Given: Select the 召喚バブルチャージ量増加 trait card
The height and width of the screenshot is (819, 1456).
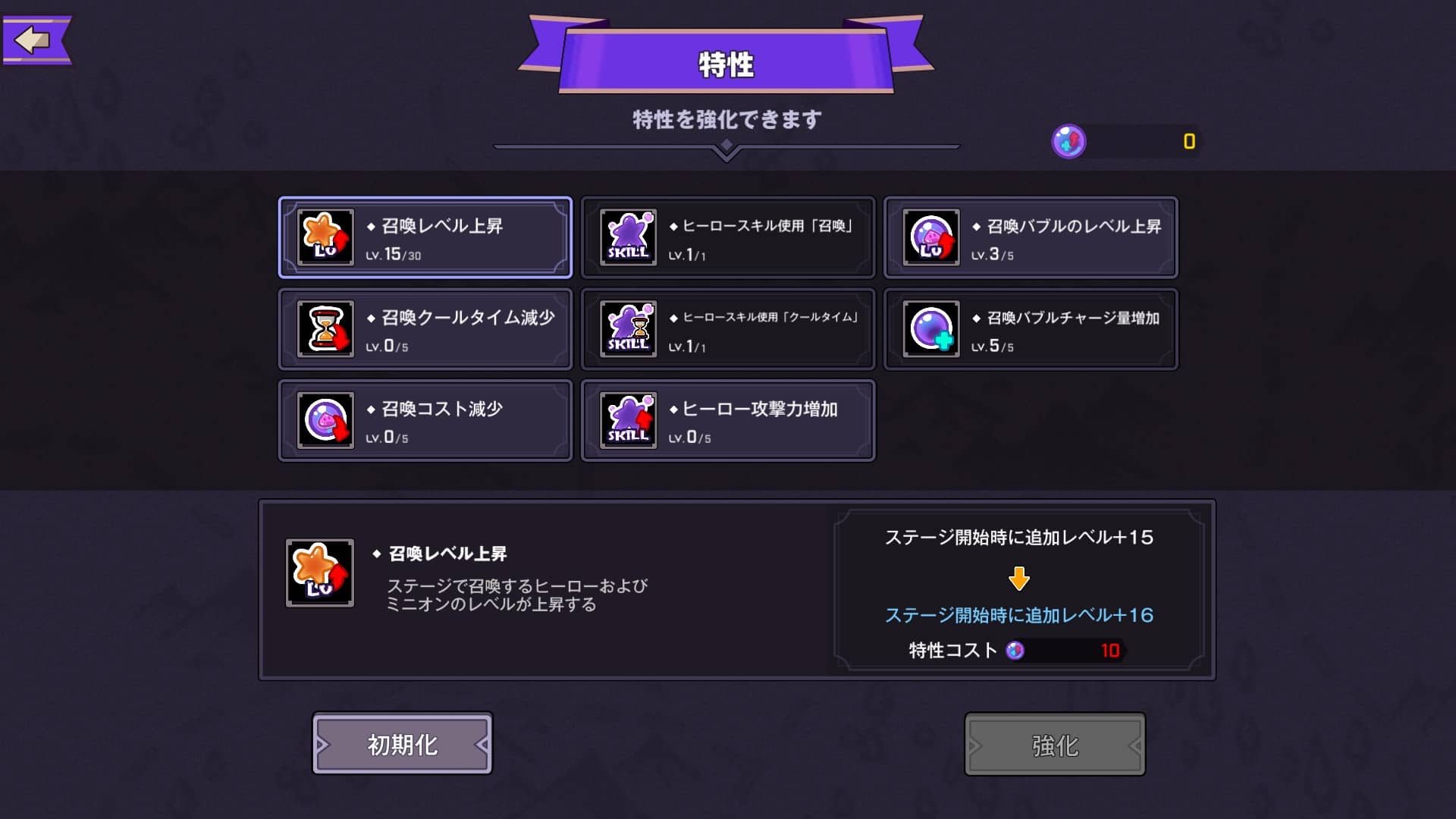Looking at the screenshot, I should [1030, 328].
